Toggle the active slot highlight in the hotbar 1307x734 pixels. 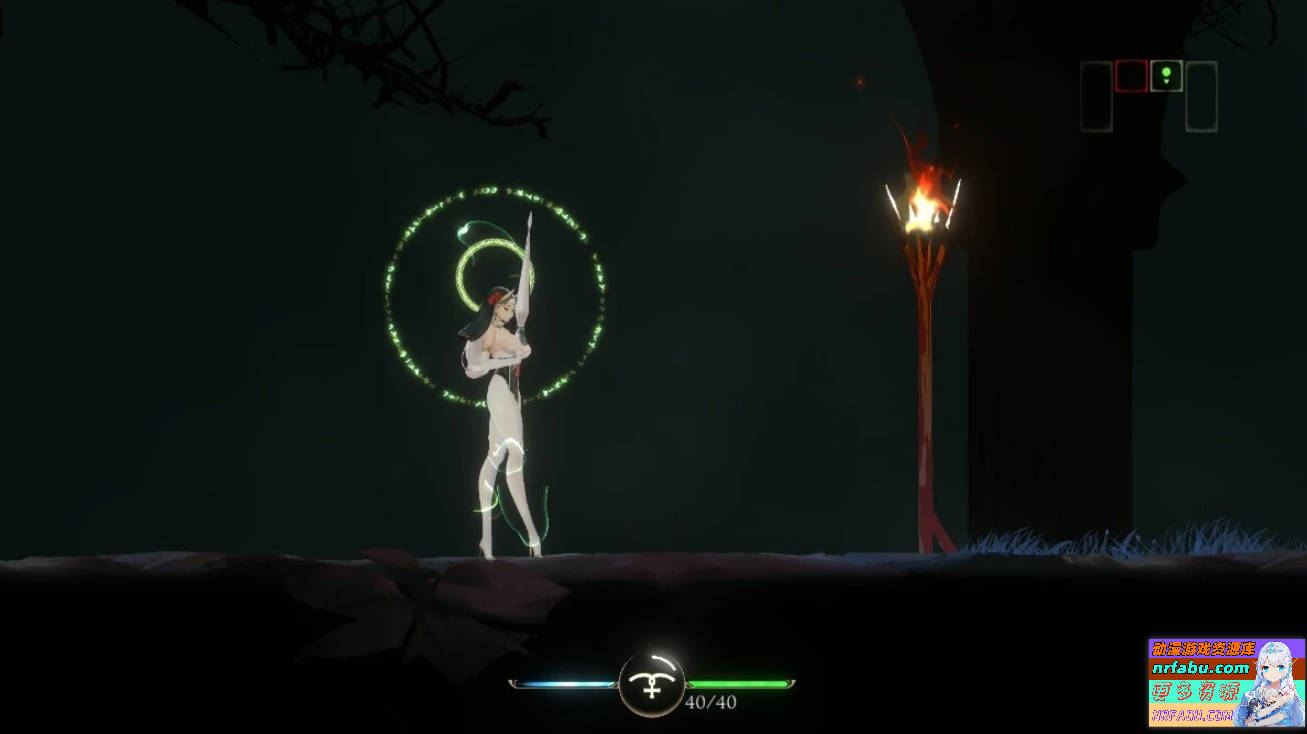[1167, 75]
